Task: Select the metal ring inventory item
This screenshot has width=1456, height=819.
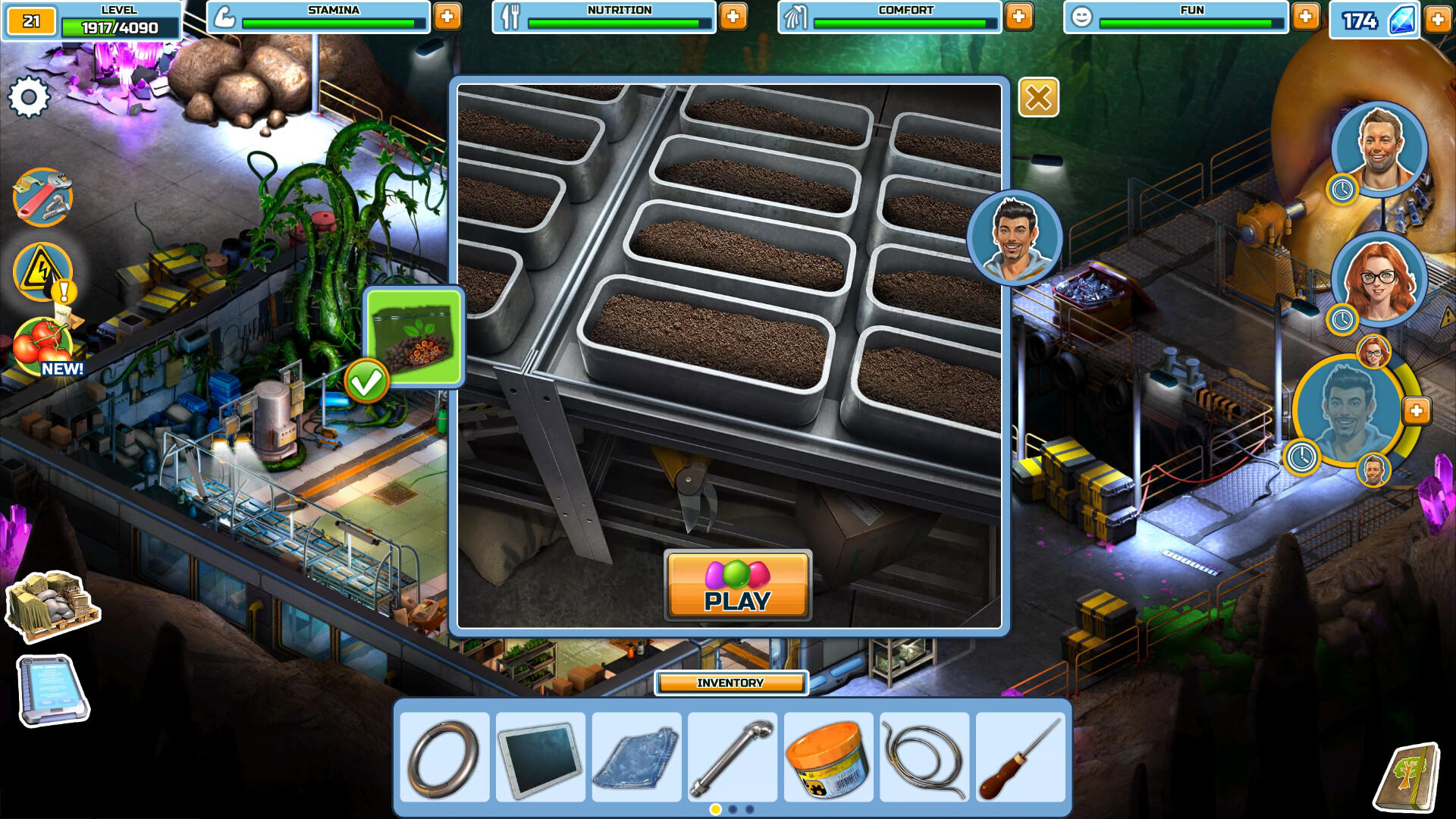Action: coord(444,757)
